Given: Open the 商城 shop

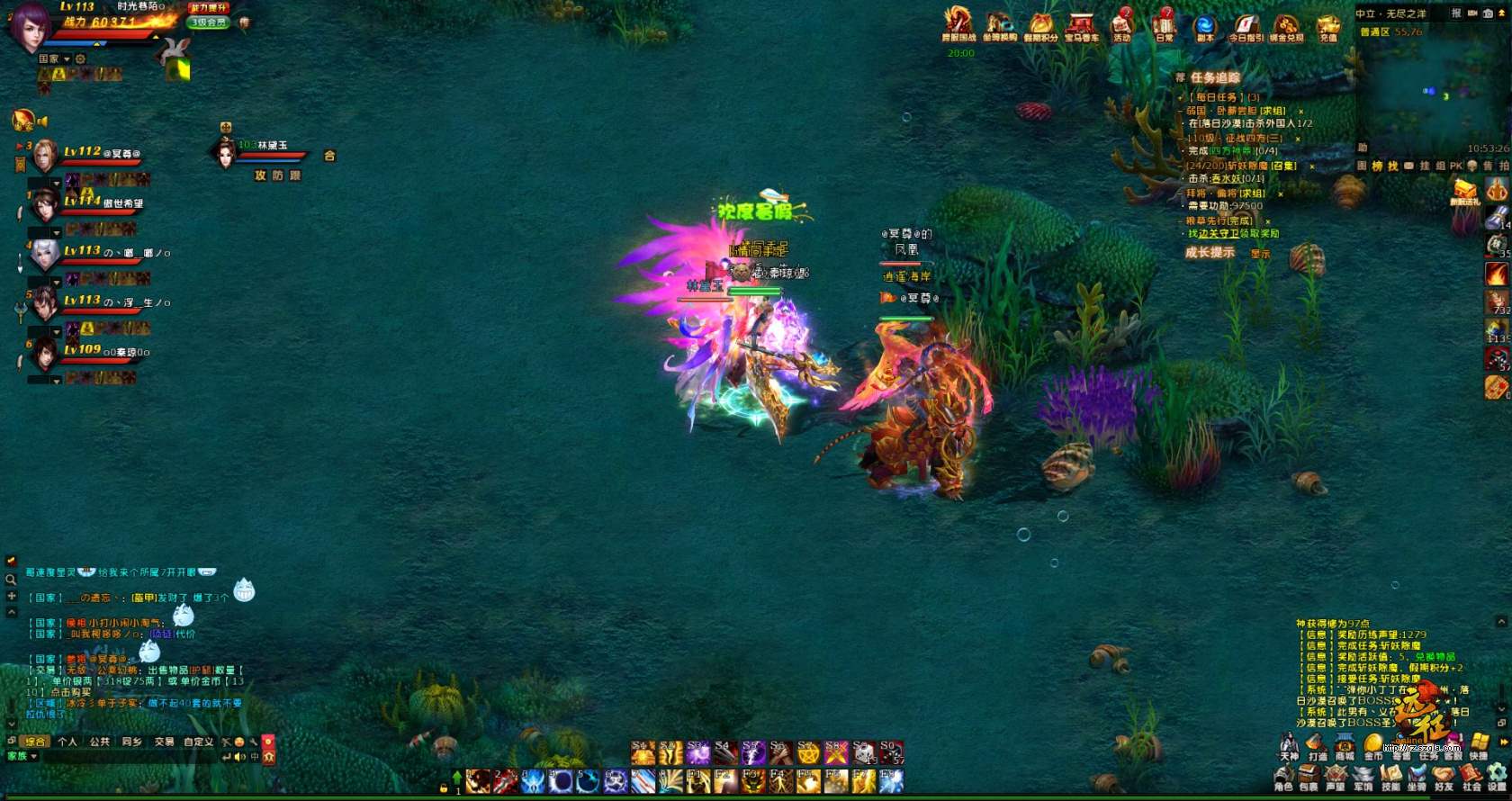Looking at the screenshot, I should click(x=1345, y=747).
